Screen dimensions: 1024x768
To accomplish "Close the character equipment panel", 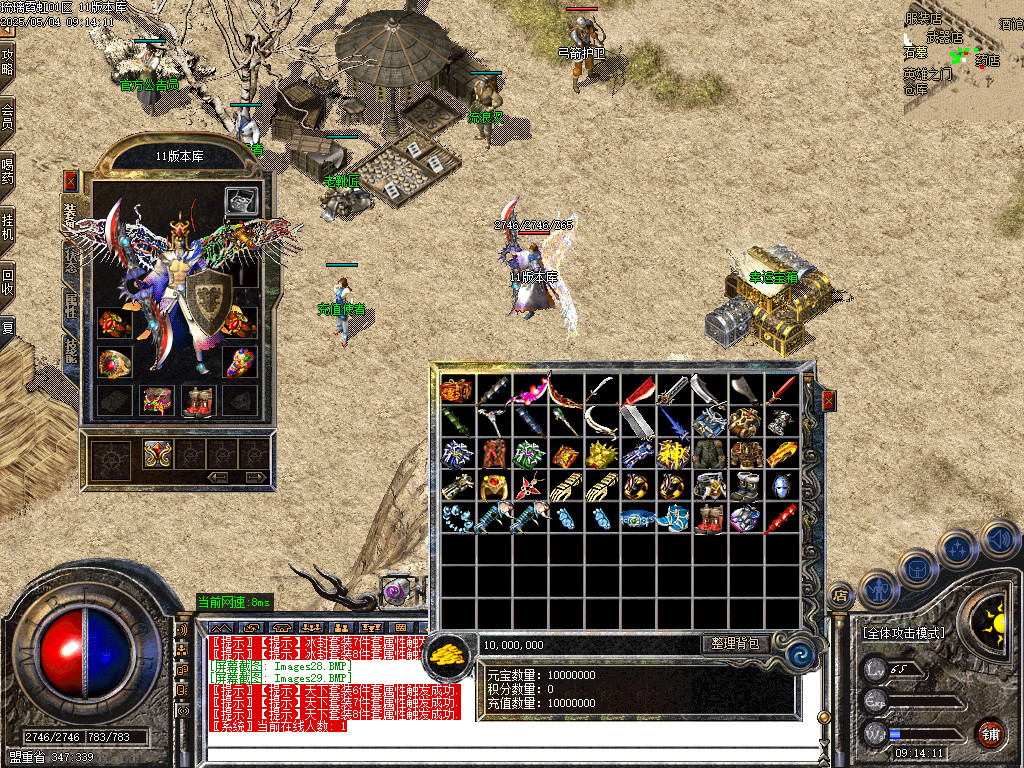I will pos(70,181).
